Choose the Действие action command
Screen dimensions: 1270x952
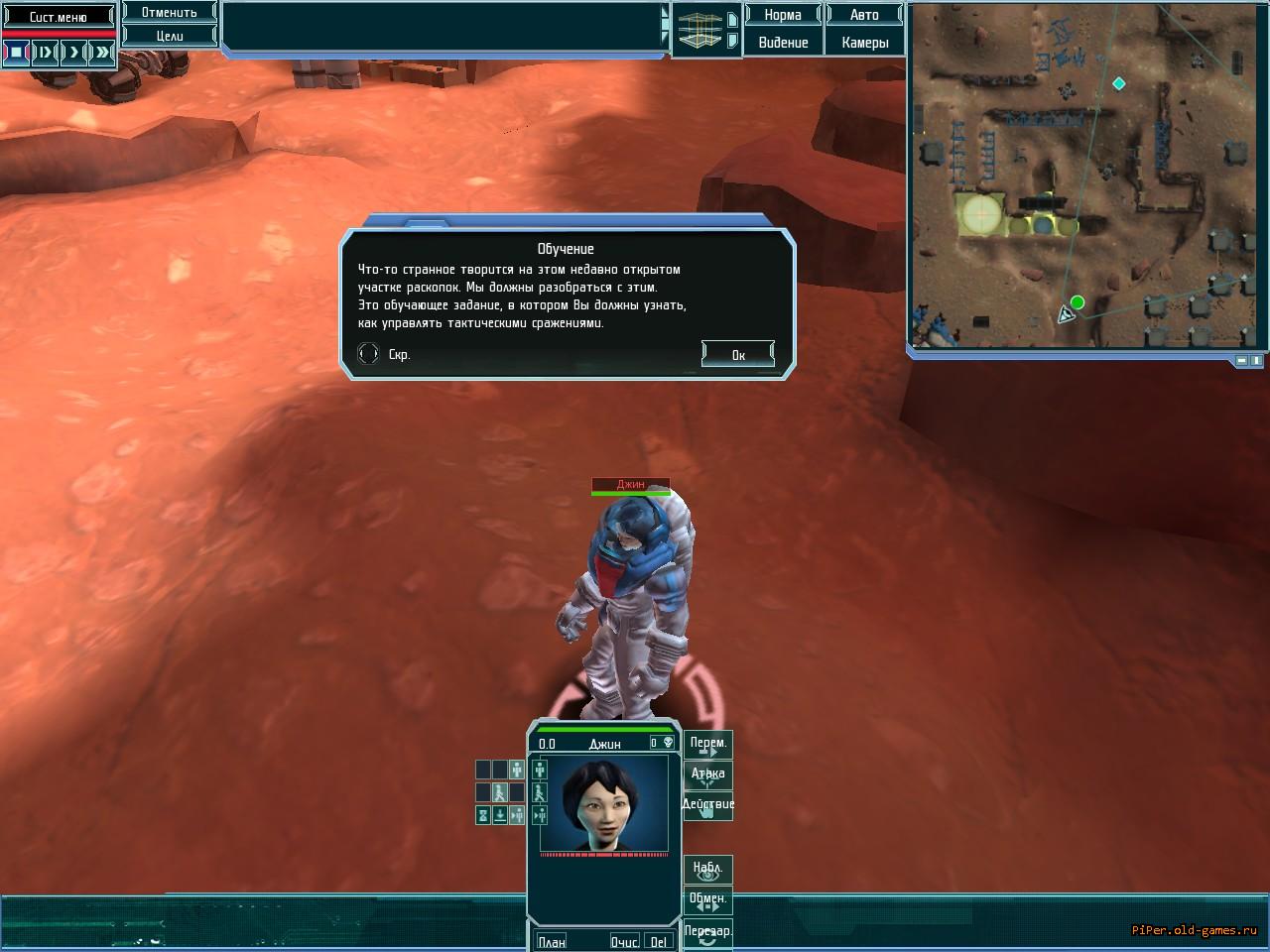click(708, 806)
